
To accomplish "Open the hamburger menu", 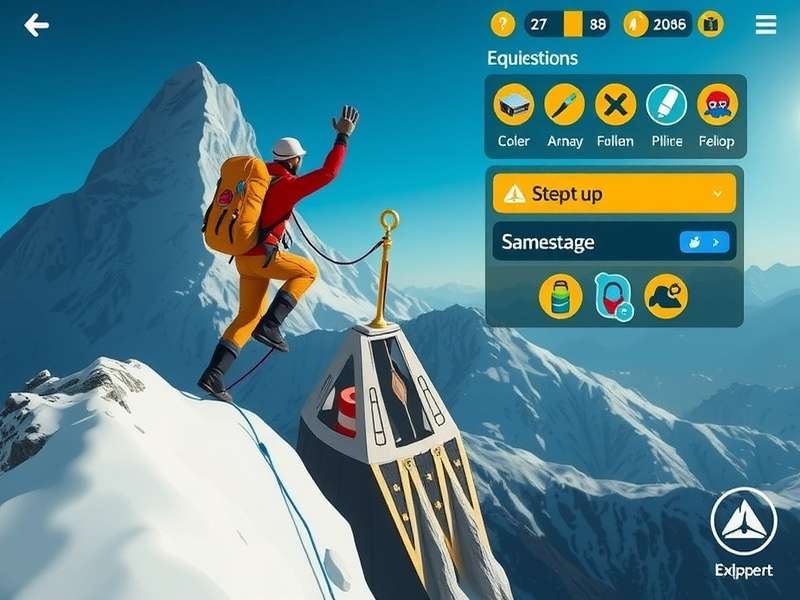I will (x=765, y=25).
